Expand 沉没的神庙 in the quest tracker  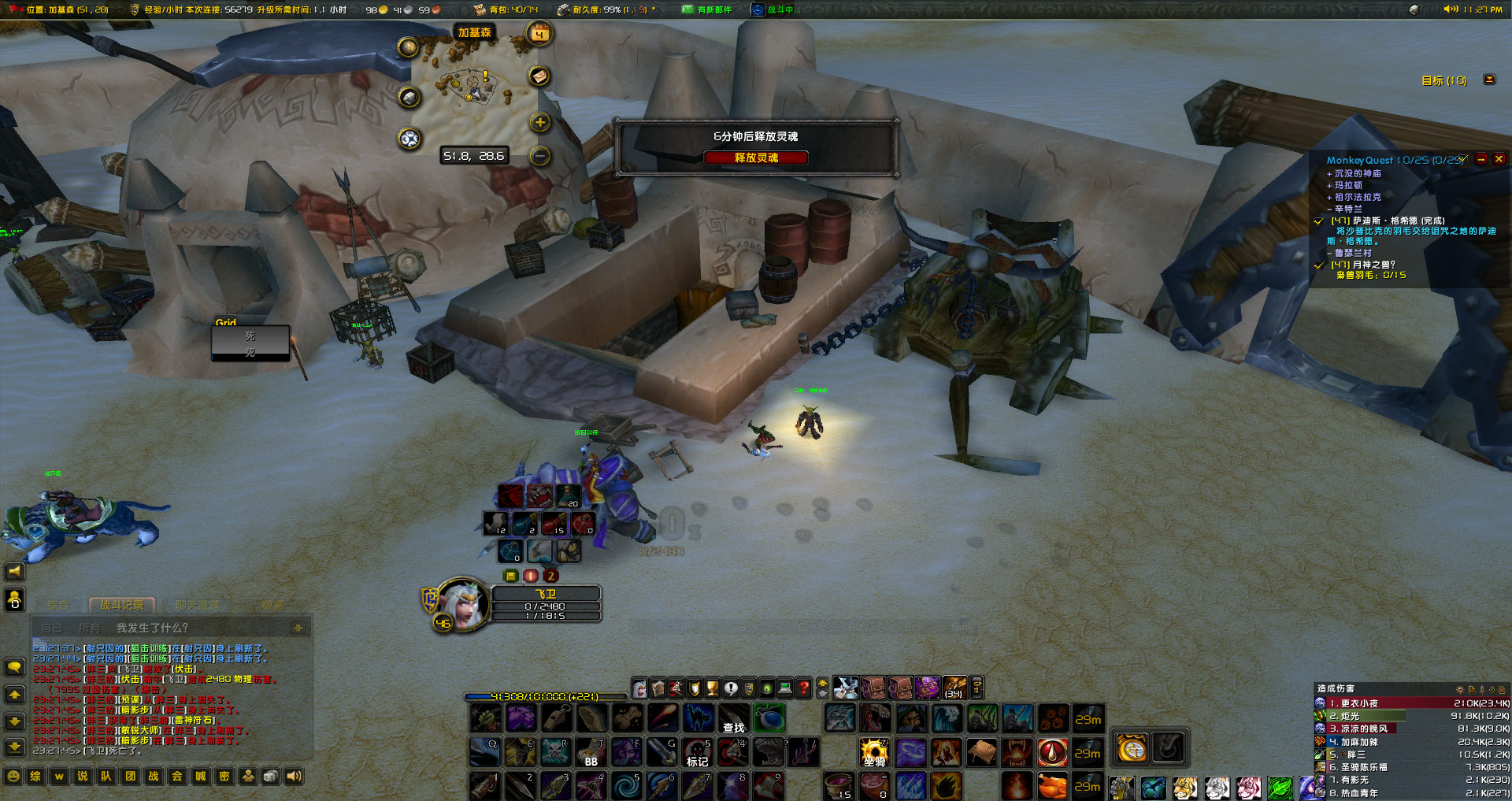(x=1329, y=174)
